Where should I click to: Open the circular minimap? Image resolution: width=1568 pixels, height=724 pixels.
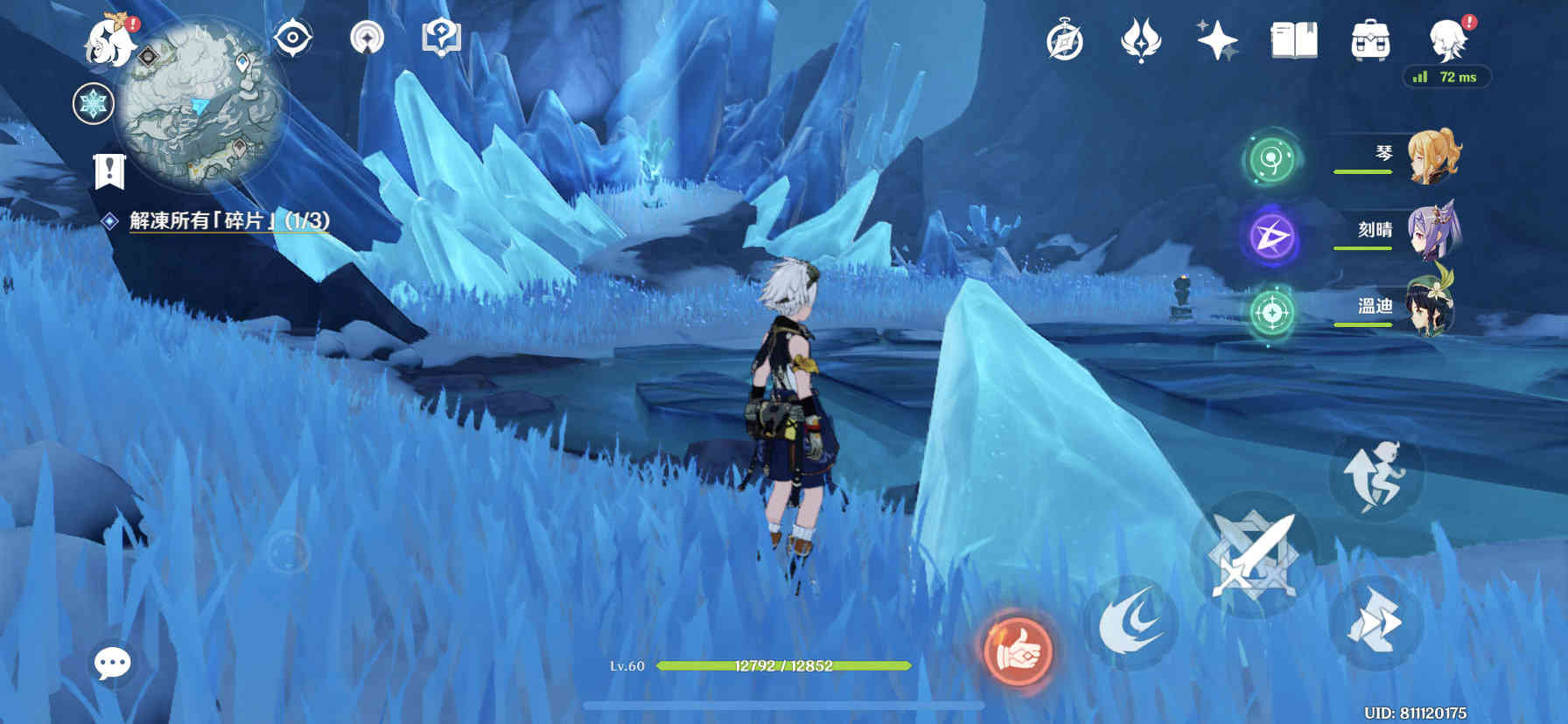pyautogui.click(x=200, y=103)
